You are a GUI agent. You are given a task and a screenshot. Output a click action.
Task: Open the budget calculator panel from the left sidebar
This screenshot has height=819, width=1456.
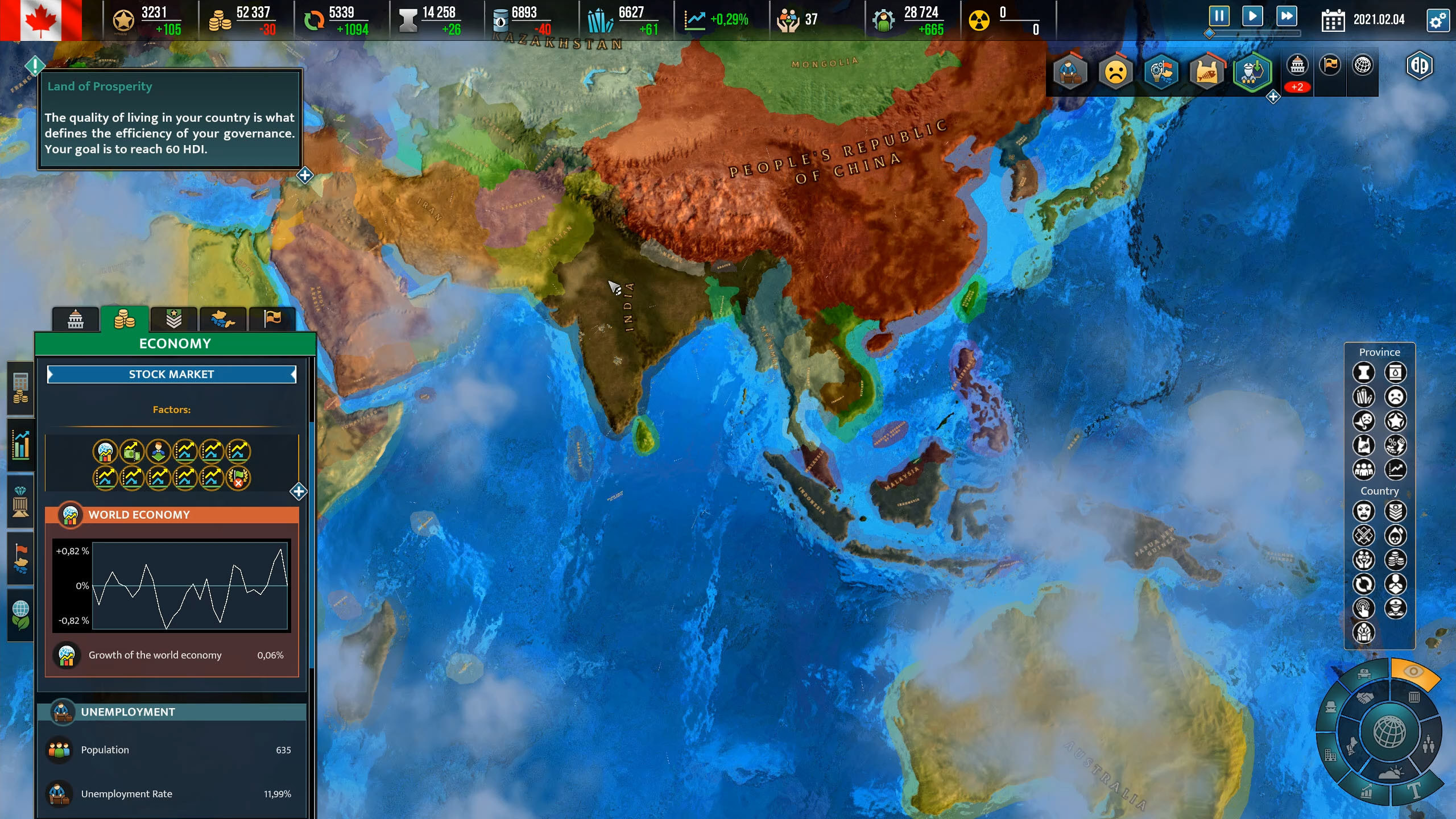20,388
